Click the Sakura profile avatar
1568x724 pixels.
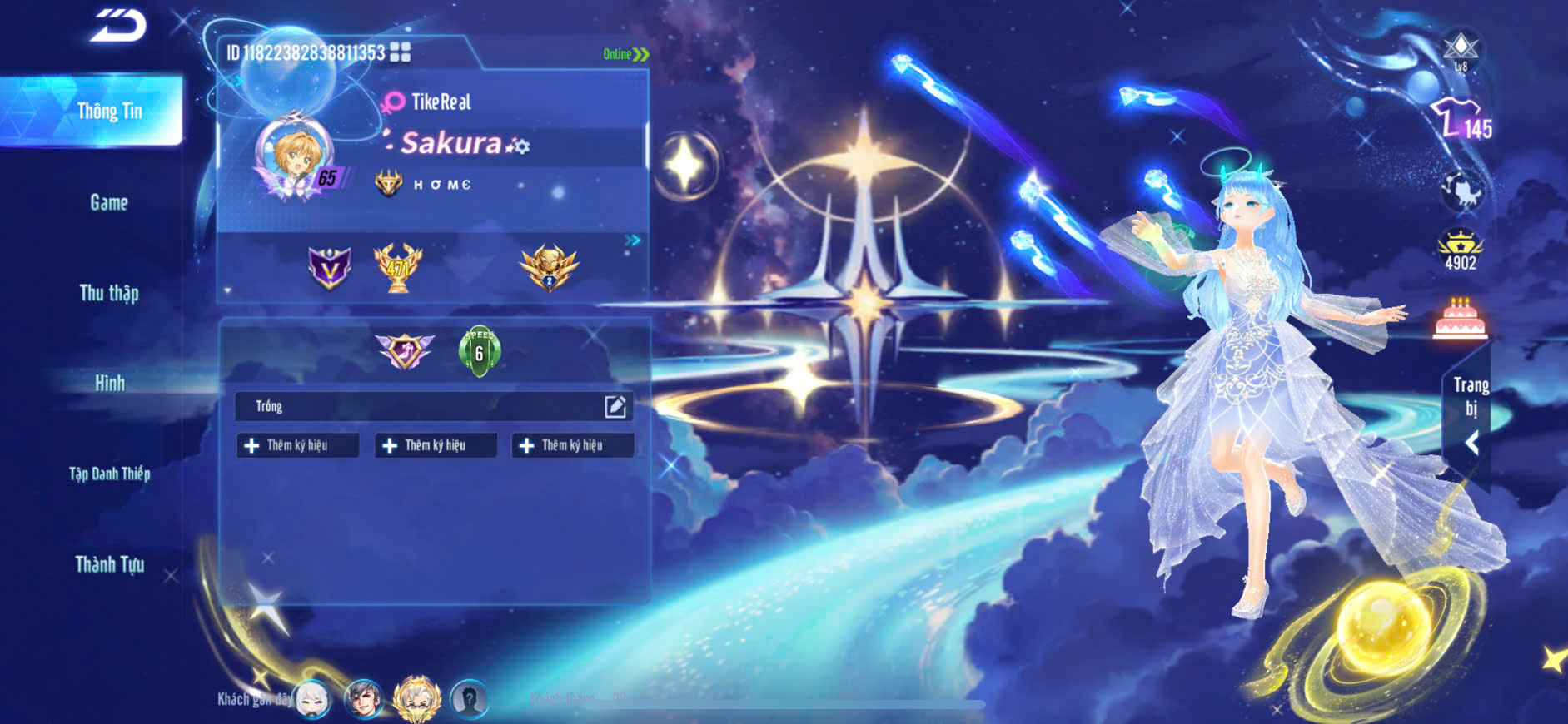[293, 155]
